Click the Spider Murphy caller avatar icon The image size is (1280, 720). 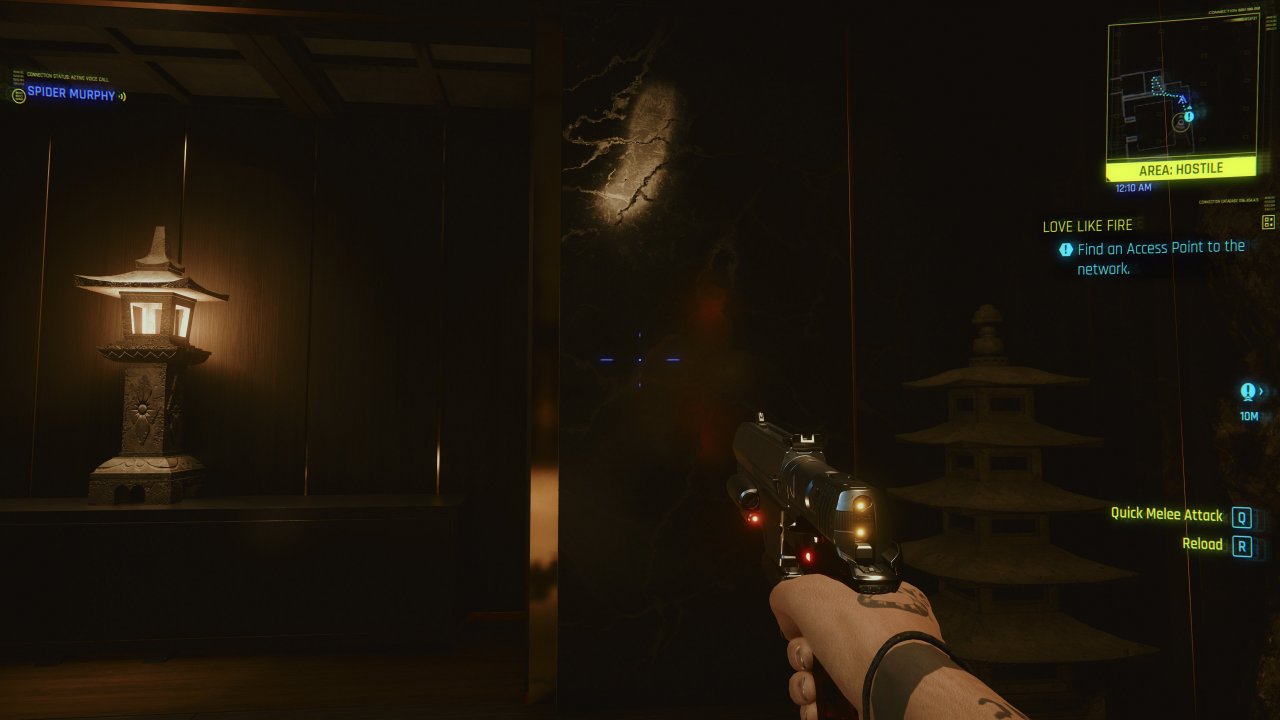(x=18, y=96)
